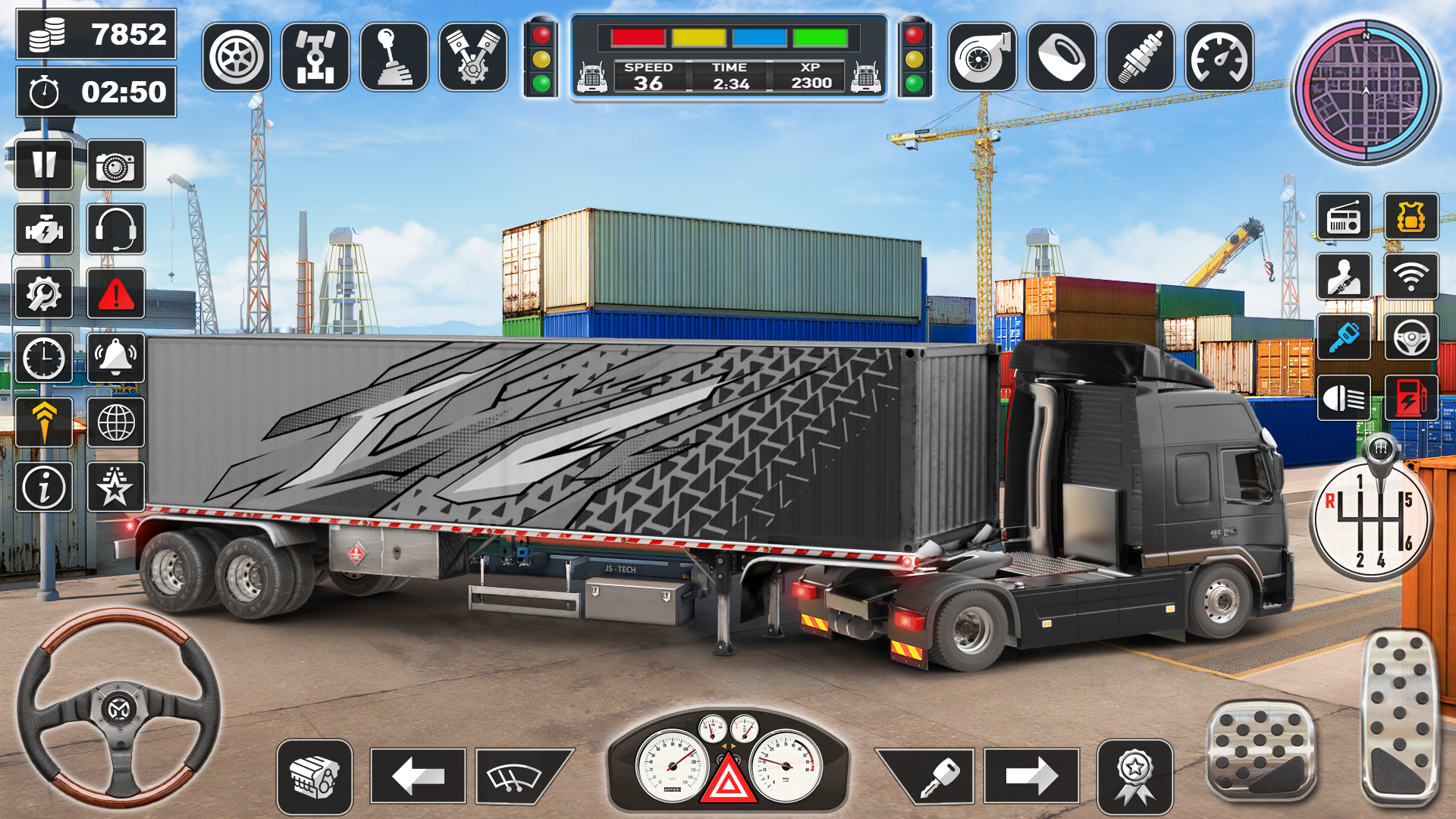Open the wheel upgrade icon

(x=235, y=55)
